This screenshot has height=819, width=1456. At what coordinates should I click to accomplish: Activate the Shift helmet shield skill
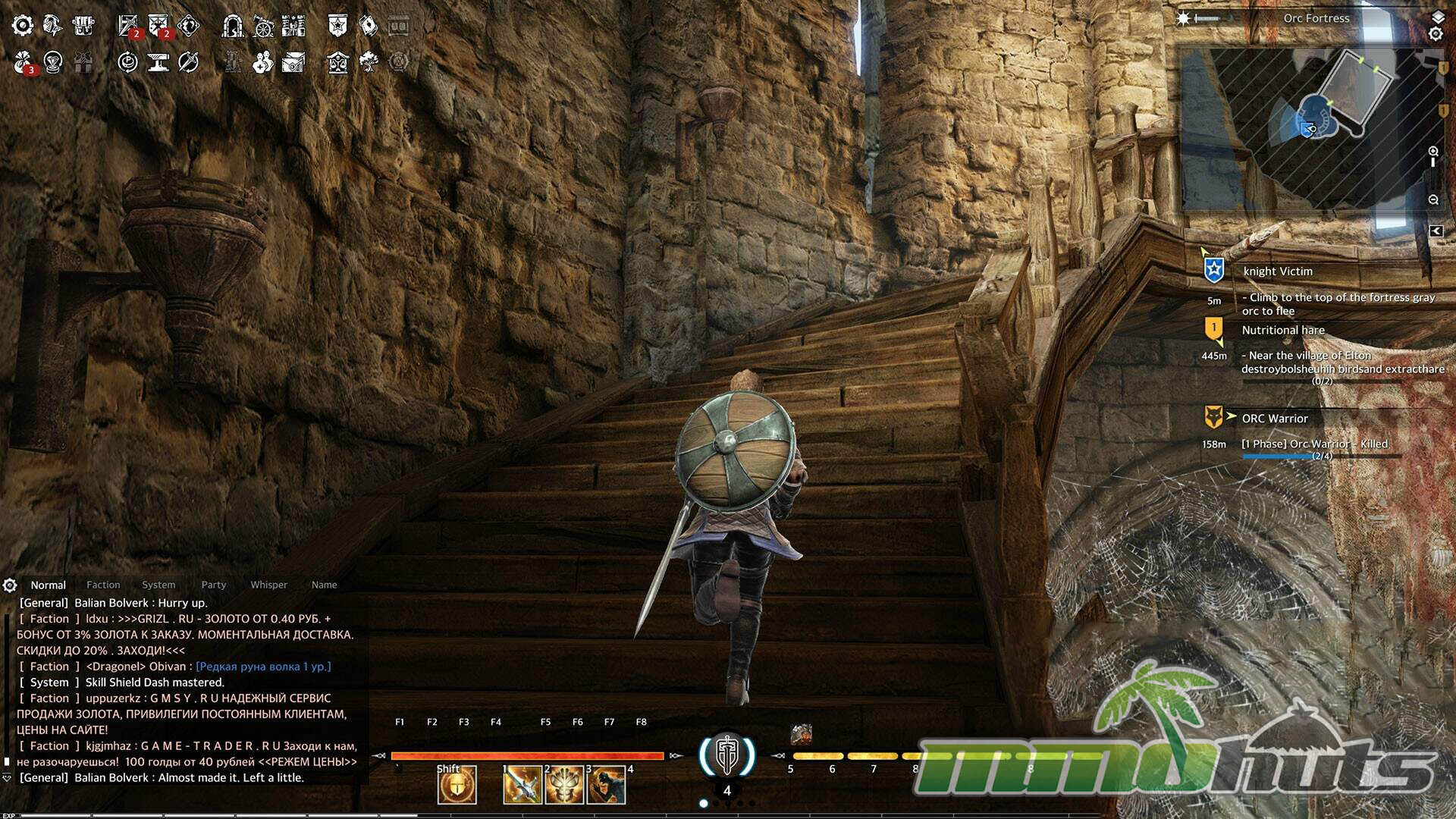coord(457,785)
